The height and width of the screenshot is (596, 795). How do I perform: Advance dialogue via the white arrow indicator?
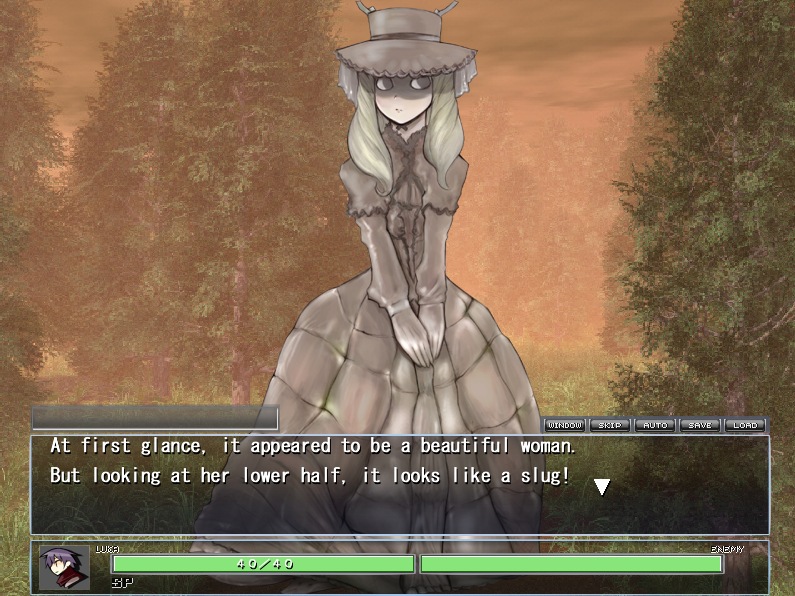click(x=602, y=487)
